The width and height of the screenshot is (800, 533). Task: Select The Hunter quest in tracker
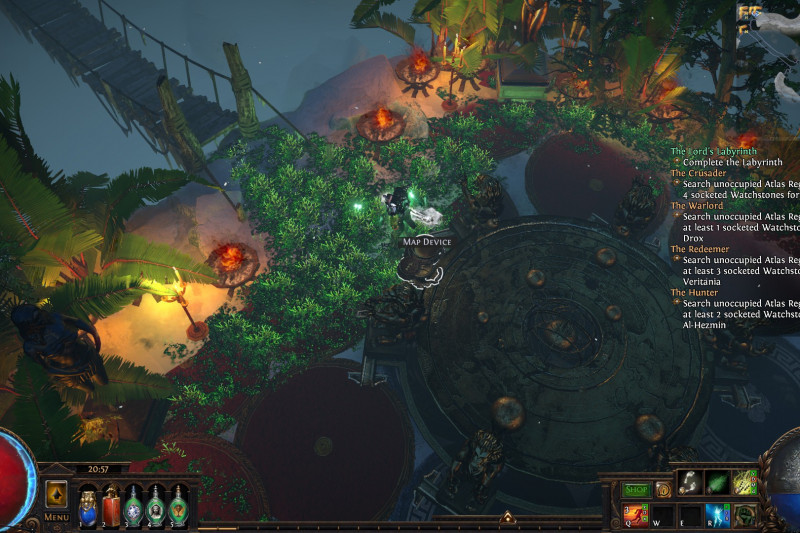(694, 292)
